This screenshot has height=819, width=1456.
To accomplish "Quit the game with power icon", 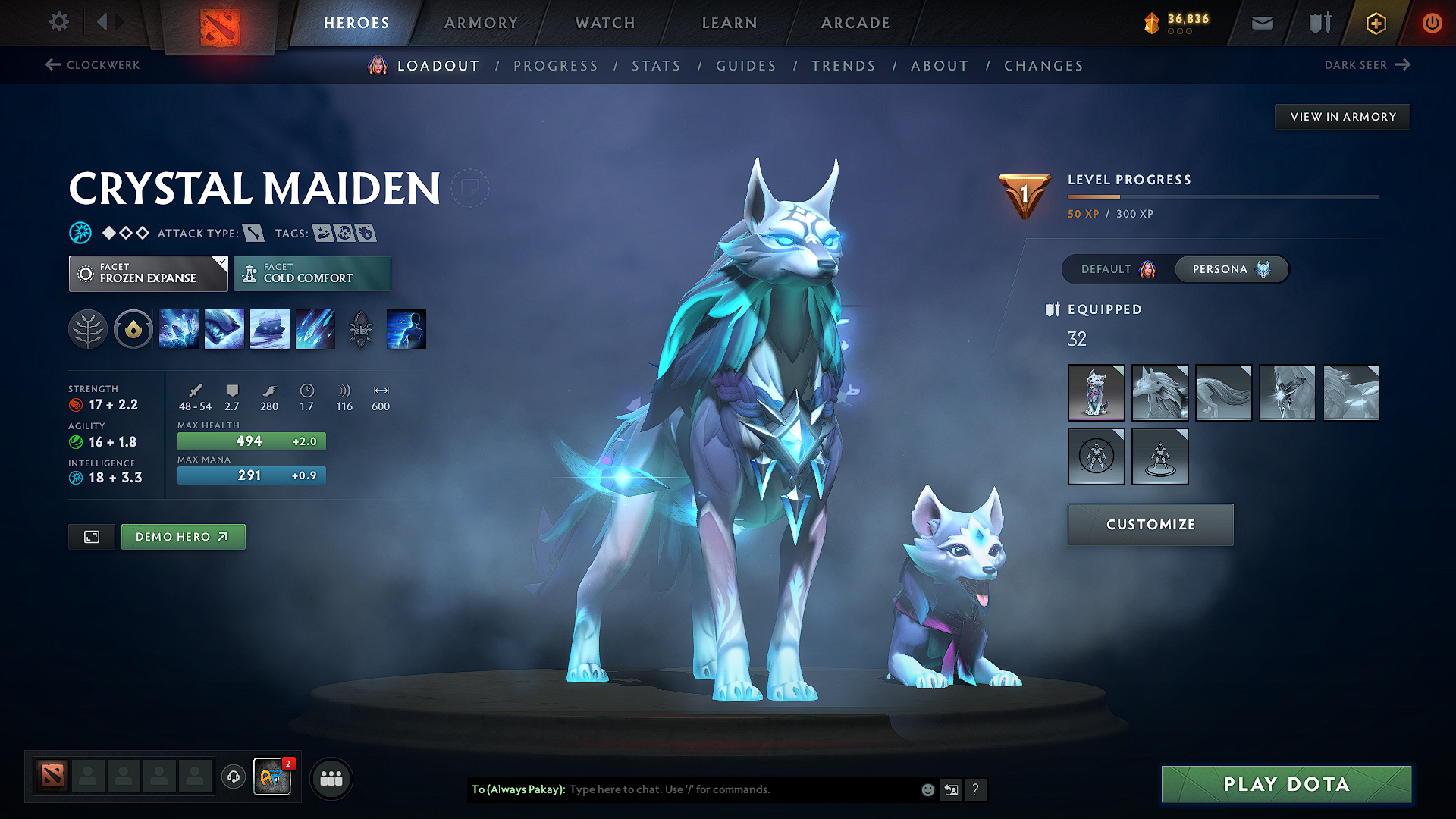I will tap(1432, 23).
